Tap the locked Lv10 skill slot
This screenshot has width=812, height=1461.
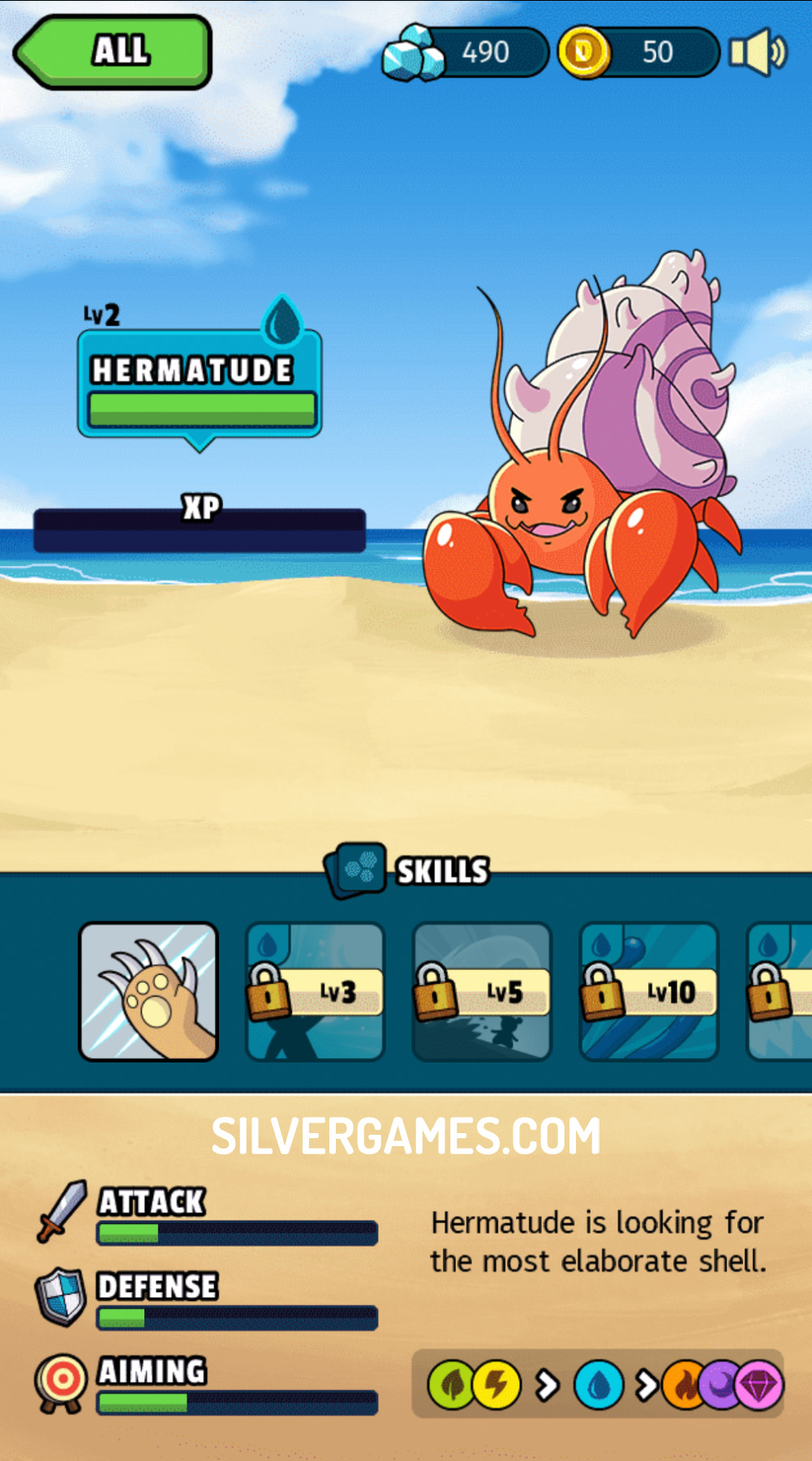[x=649, y=991]
